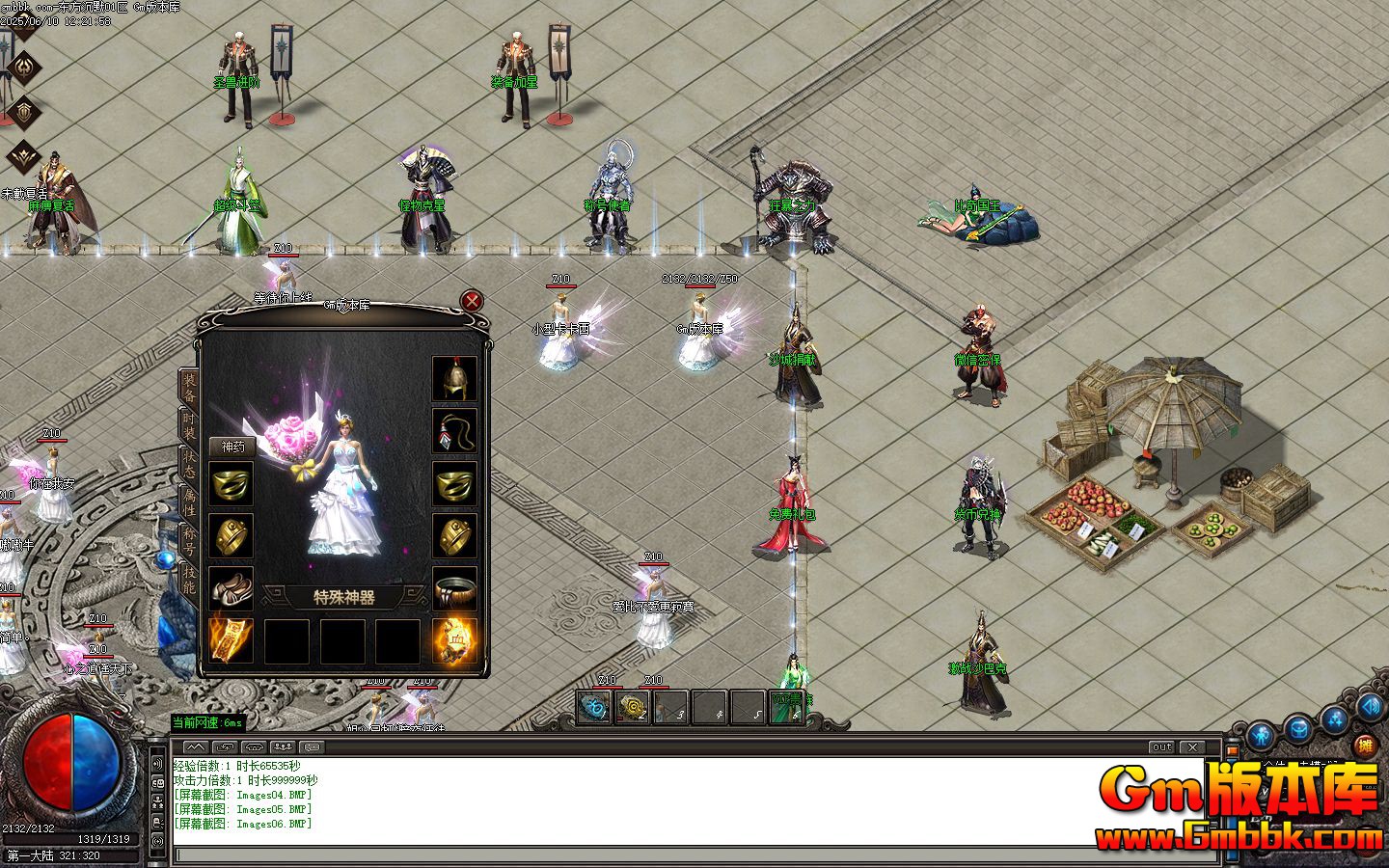
Task: Click the shoes equipment slot
Action: coord(232,586)
